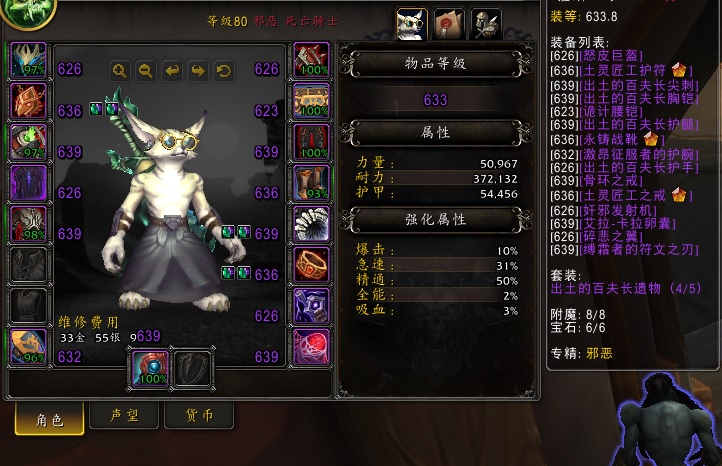Open the titles pane with scroll icon
Image resolution: width=722 pixels, height=466 pixels.
coord(449,24)
